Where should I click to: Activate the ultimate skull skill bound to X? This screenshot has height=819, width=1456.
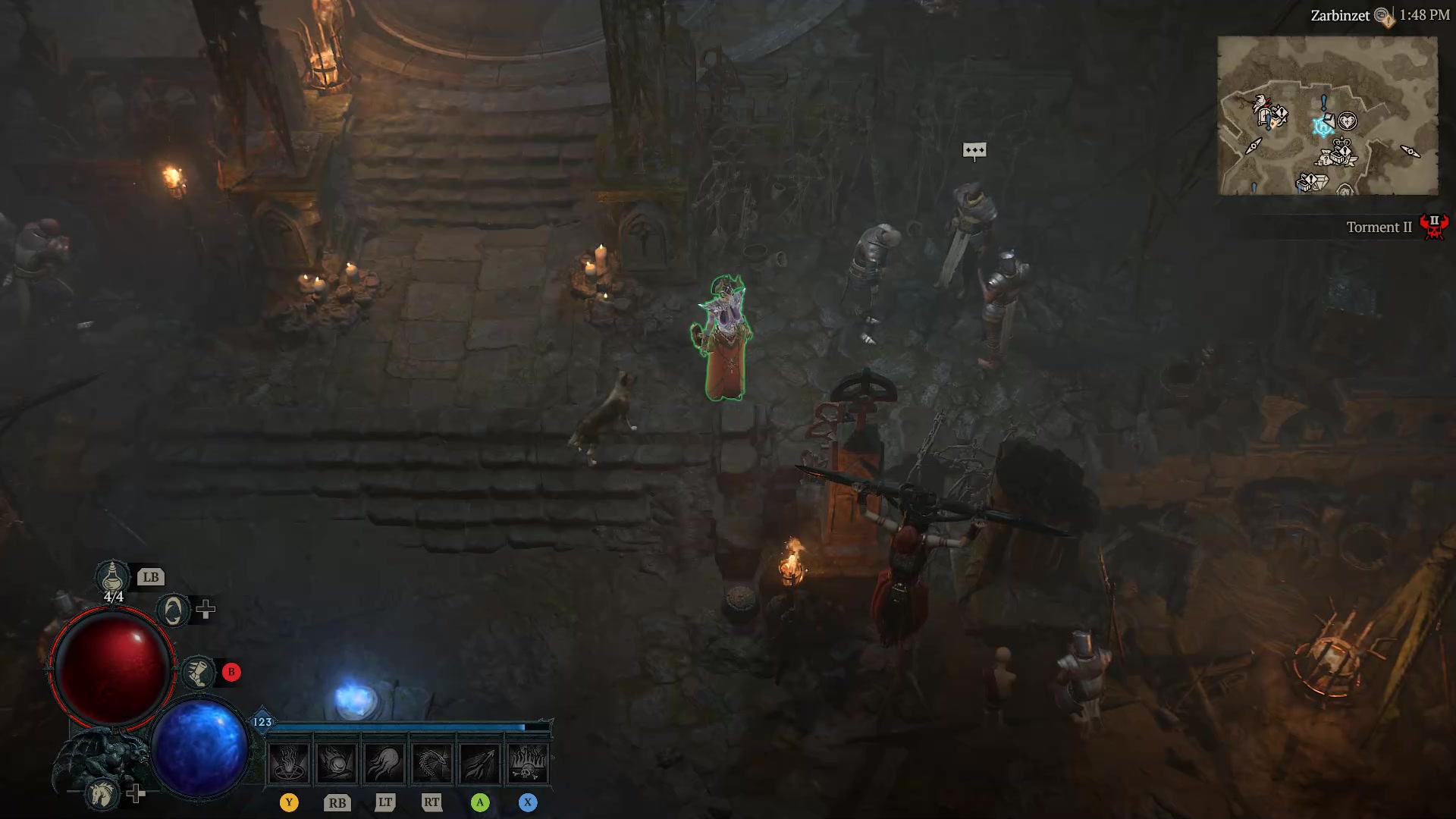pyautogui.click(x=529, y=764)
